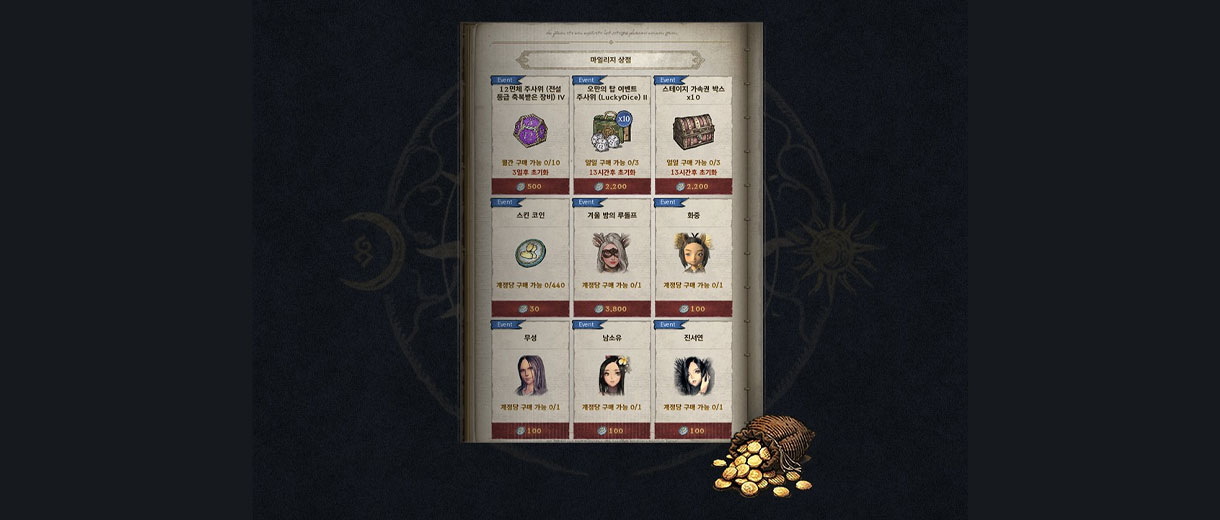Select the 남소유 character portrait

[x=611, y=374]
